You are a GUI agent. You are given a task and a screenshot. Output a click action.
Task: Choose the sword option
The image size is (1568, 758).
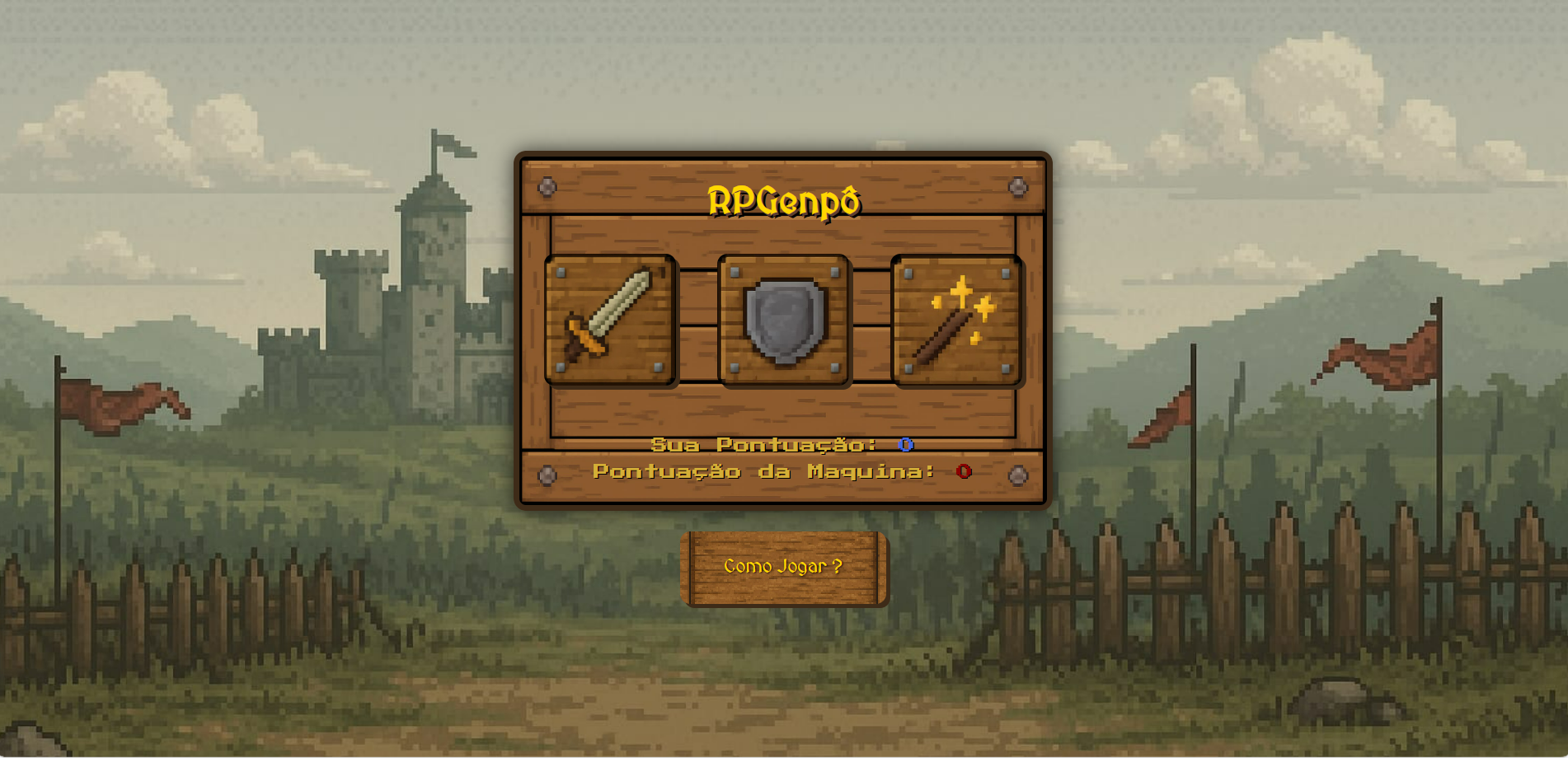point(610,320)
